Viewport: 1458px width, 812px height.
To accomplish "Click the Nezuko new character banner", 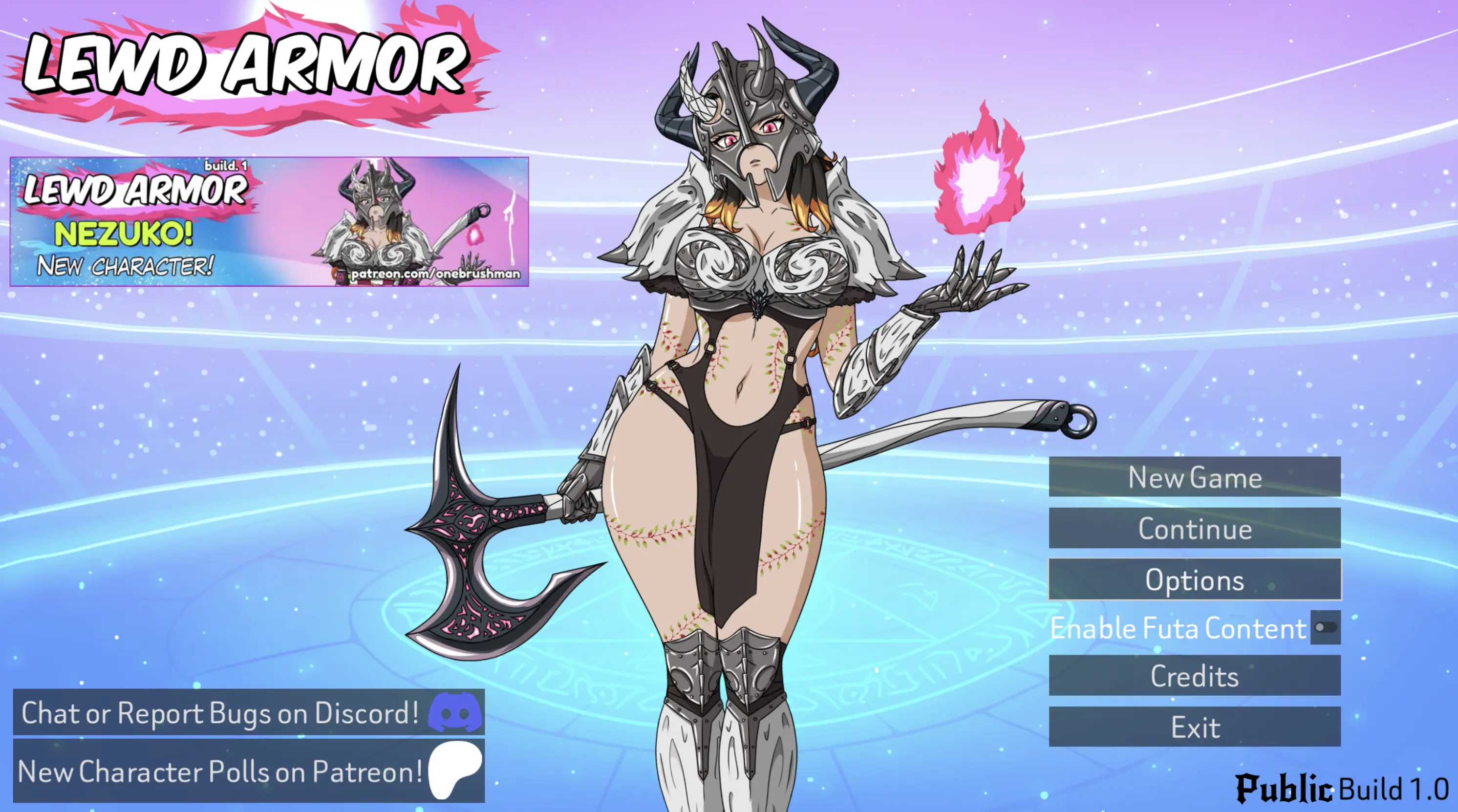I will 269,222.
